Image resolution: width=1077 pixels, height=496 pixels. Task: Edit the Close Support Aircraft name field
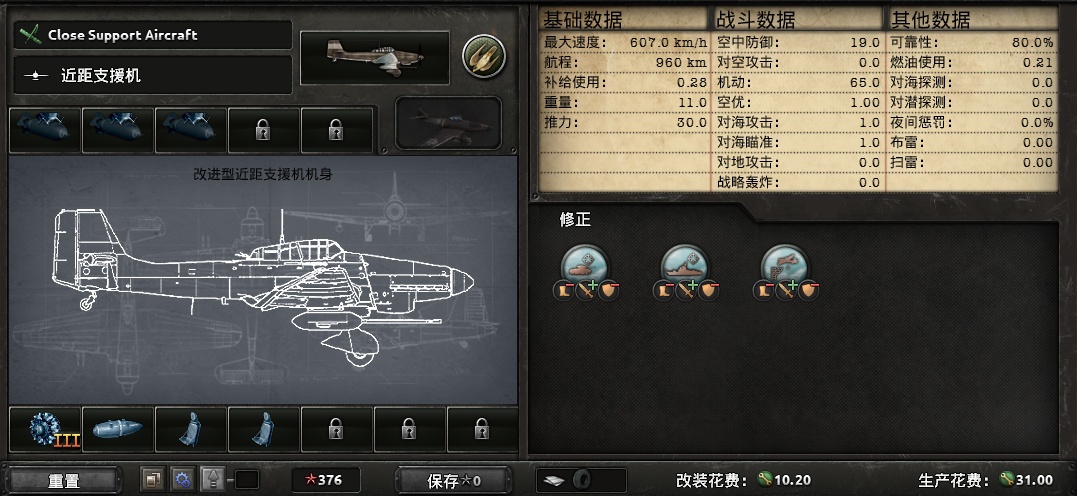click(153, 35)
